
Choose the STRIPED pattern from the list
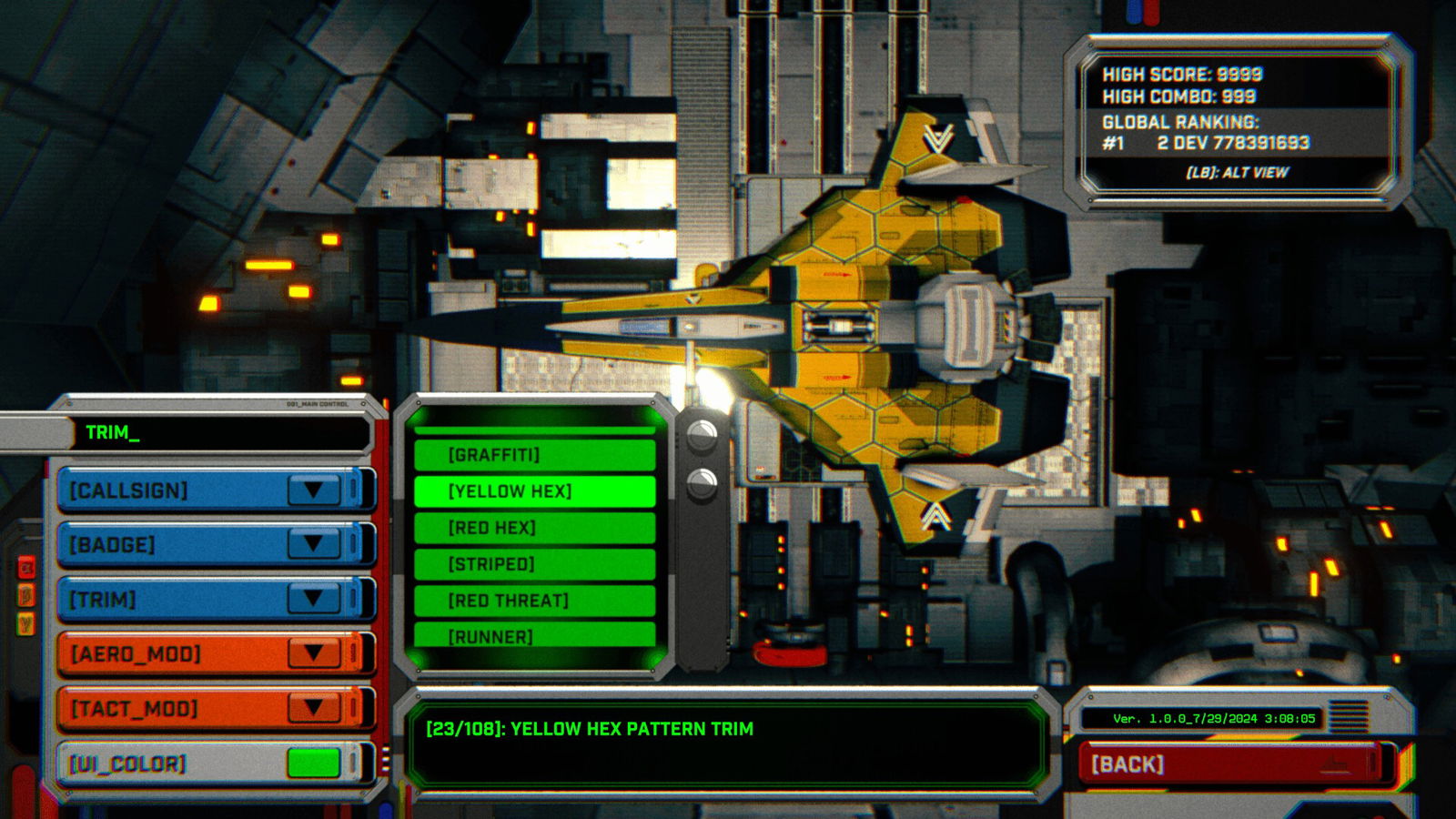[x=535, y=563]
